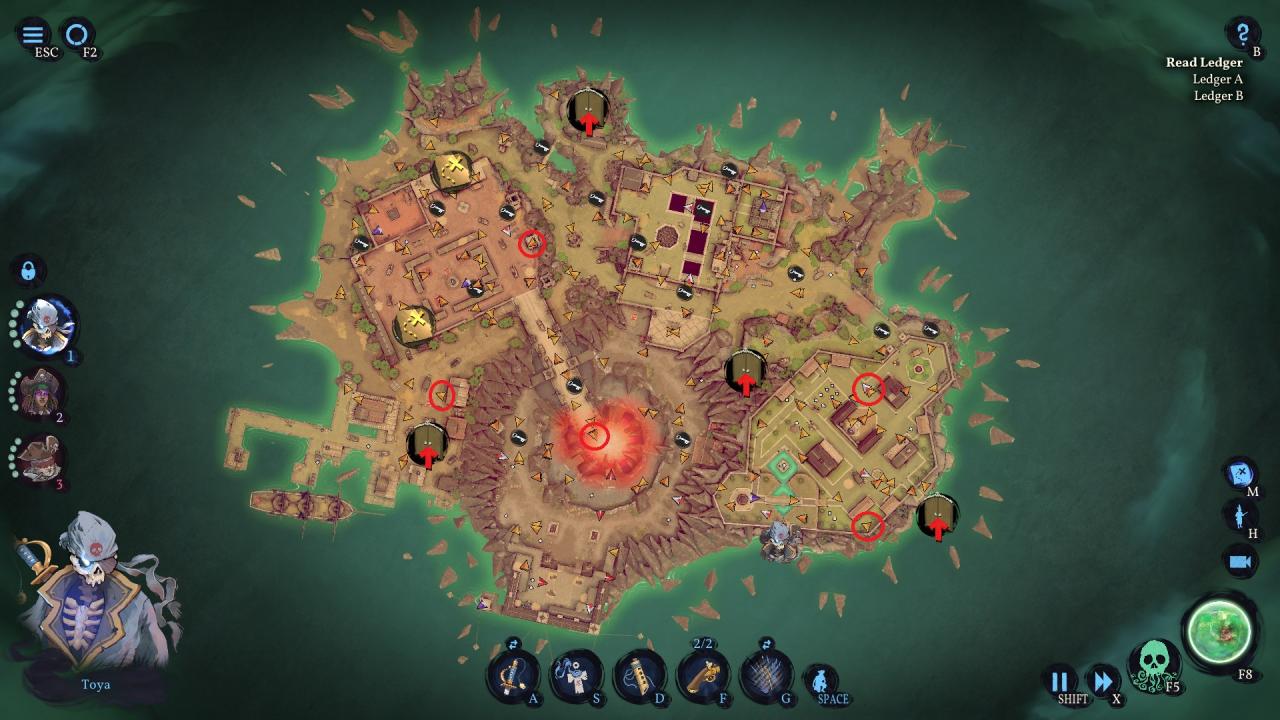Select Toya's crew portrait numbered 1
Screen dimensions: 1280x720
click(46, 325)
